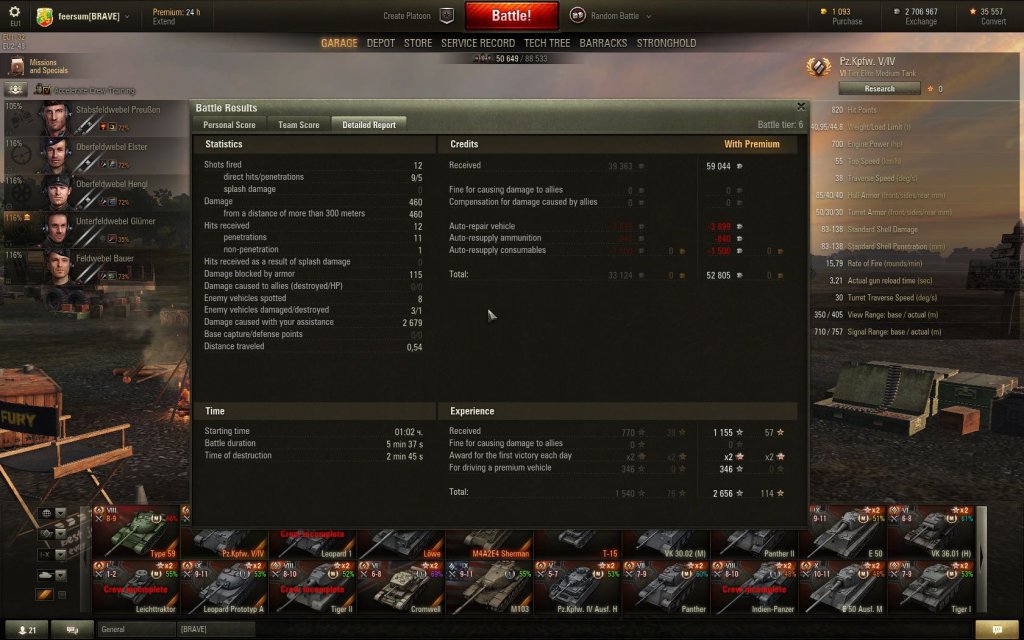Open the settings gear menu
The image size is (1024, 640).
[x=14, y=12]
